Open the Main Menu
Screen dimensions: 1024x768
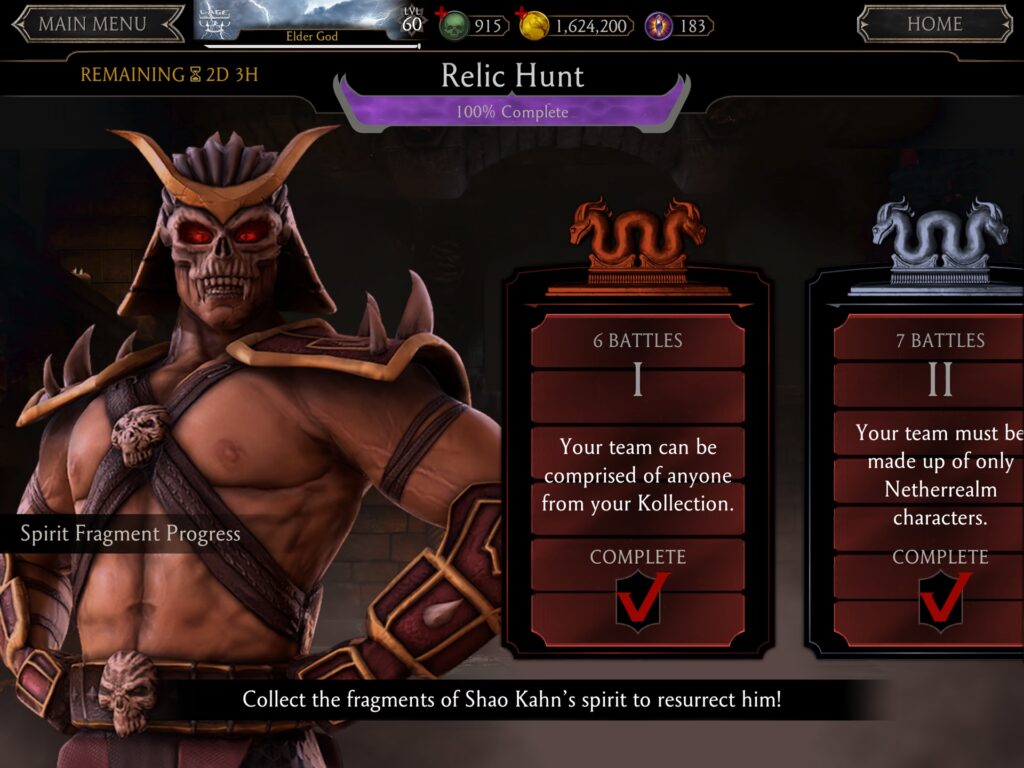coord(92,24)
